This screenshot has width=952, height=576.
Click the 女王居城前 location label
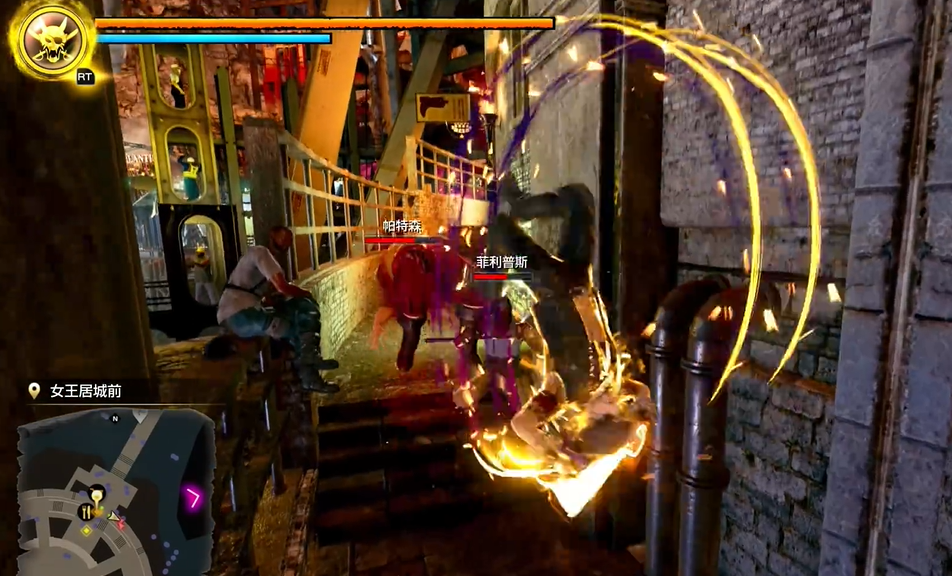[86, 391]
